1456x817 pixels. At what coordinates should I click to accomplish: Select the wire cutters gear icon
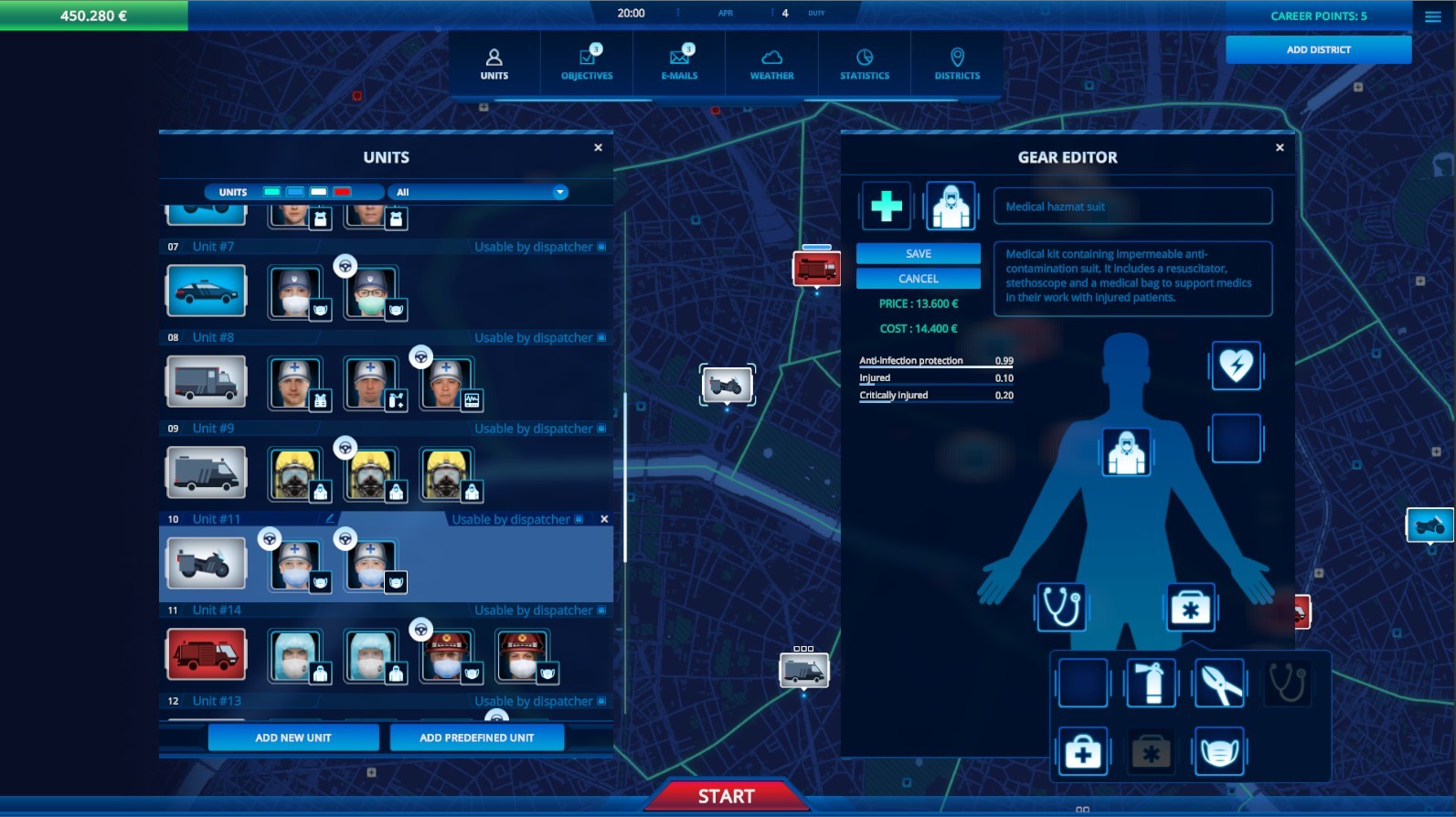[x=1220, y=684]
